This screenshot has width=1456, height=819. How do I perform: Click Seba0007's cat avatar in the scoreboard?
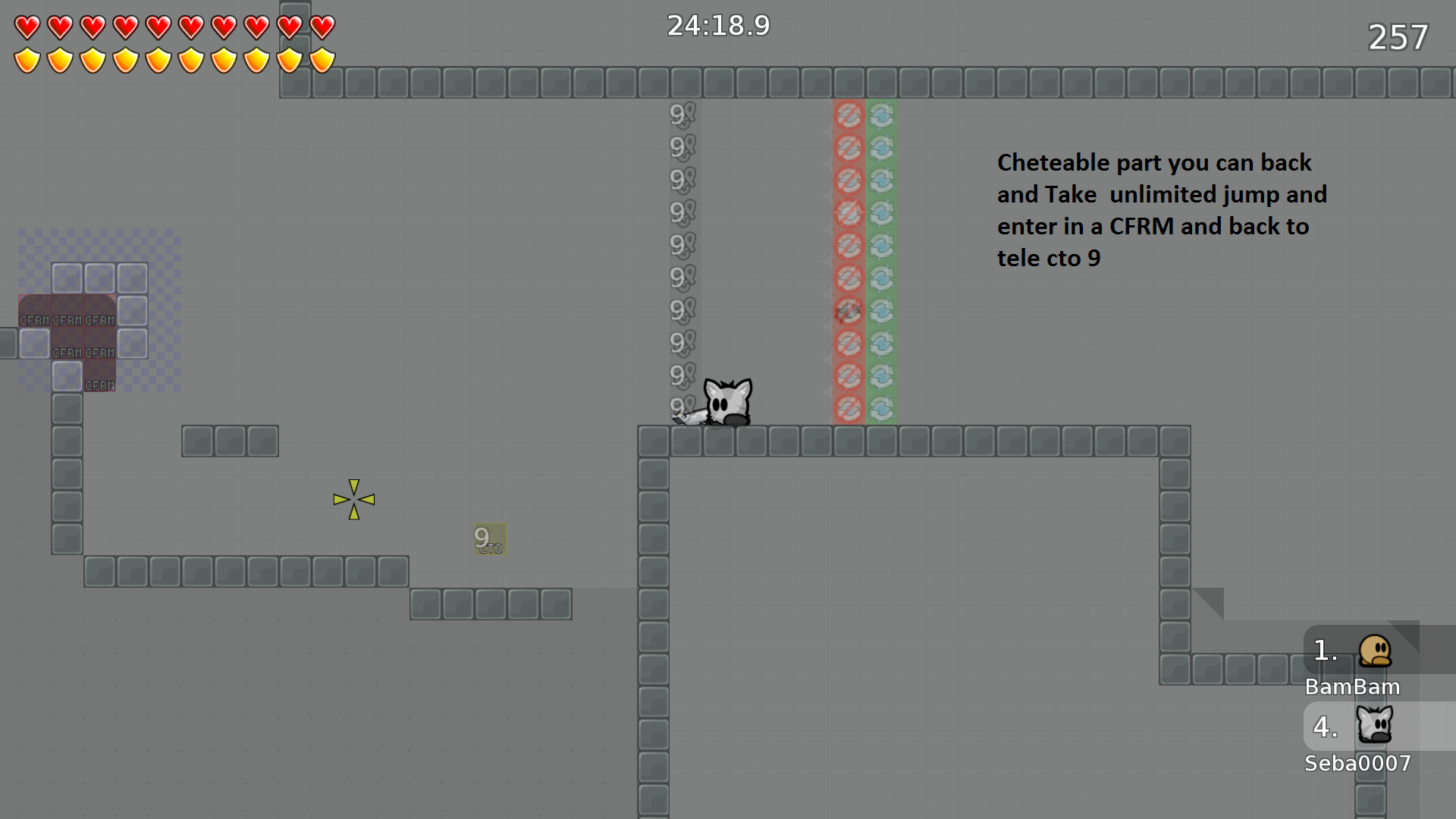[x=1374, y=726]
